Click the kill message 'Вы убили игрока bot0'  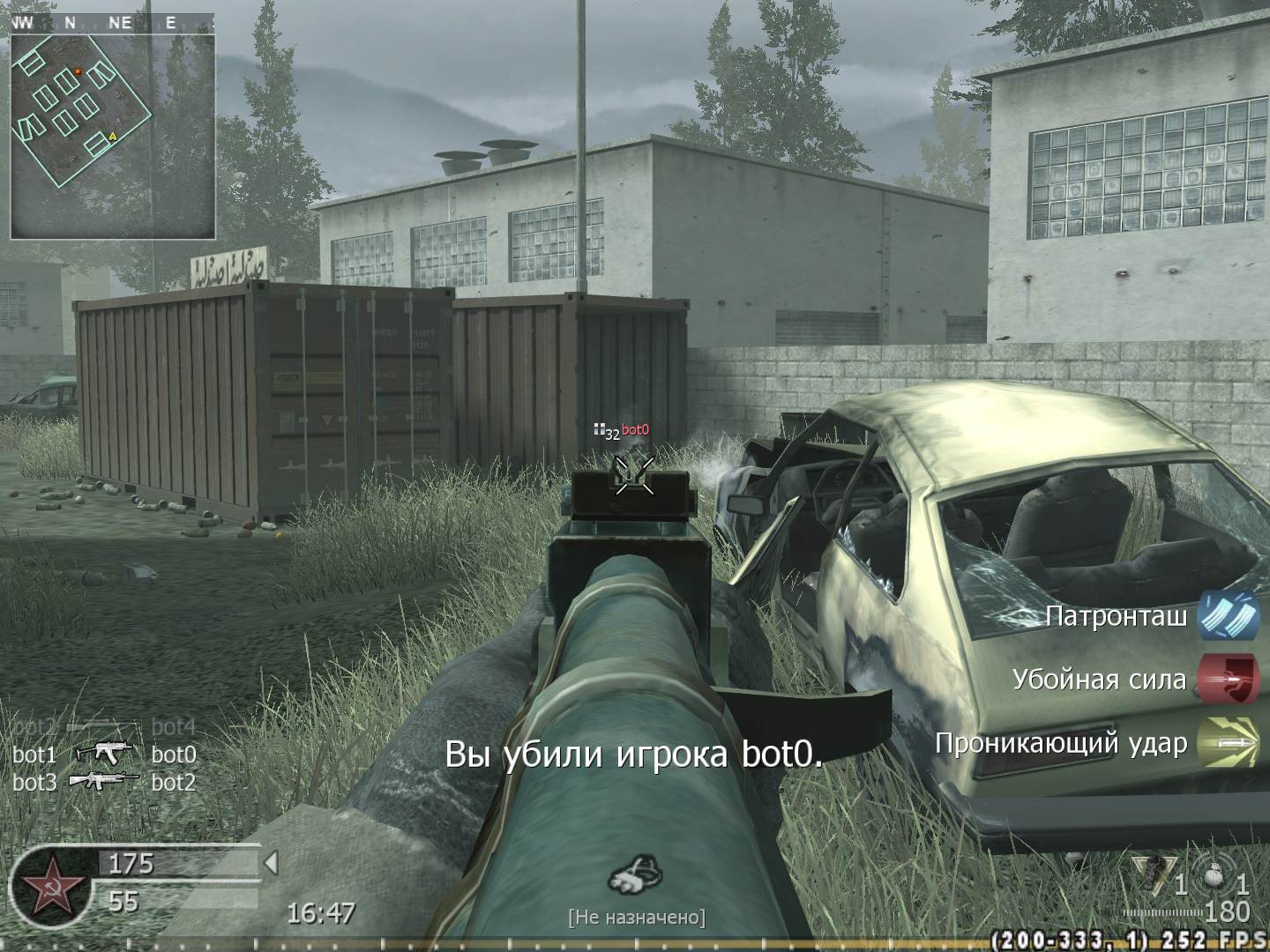click(636, 754)
